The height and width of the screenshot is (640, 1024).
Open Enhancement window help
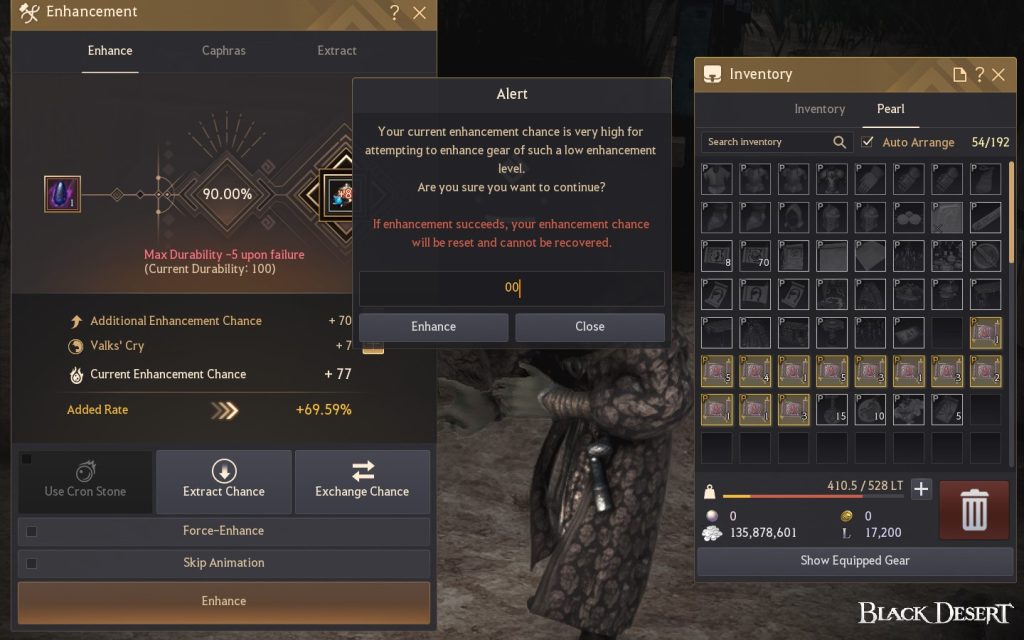point(395,13)
